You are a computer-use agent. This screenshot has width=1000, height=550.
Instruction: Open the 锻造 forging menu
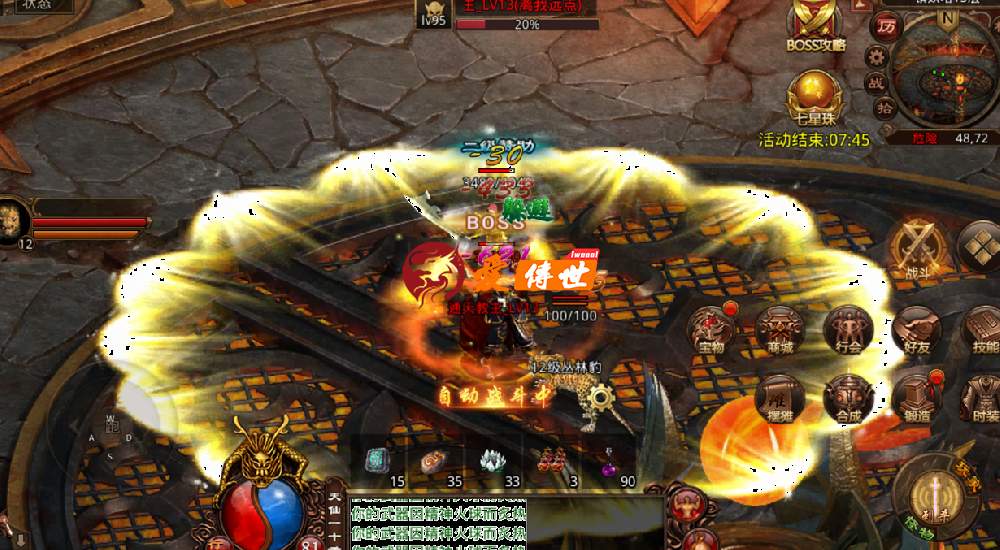pos(917,397)
